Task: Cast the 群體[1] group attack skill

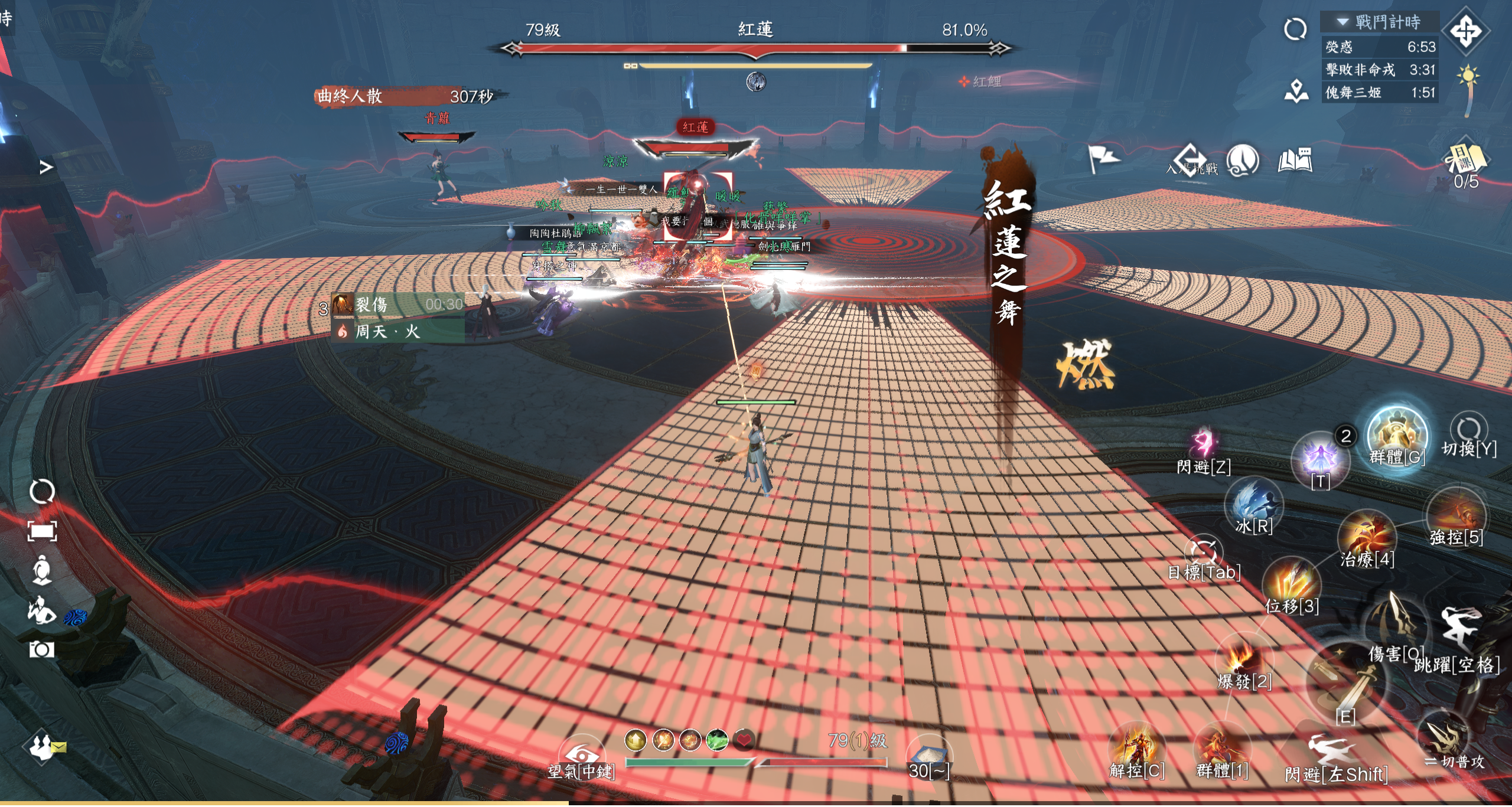Action: coord(1222,750)
